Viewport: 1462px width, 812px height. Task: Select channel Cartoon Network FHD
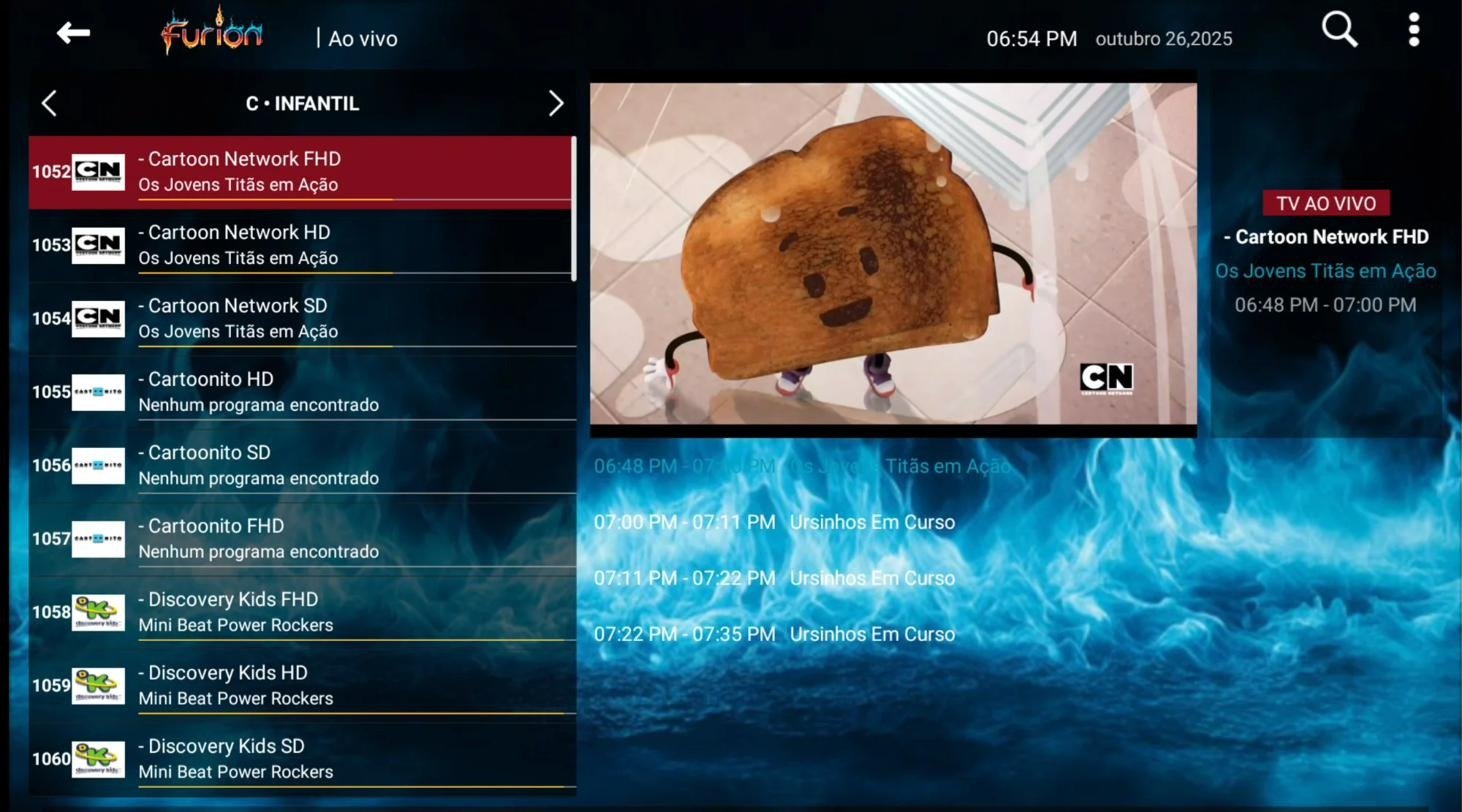pos(301,172)
